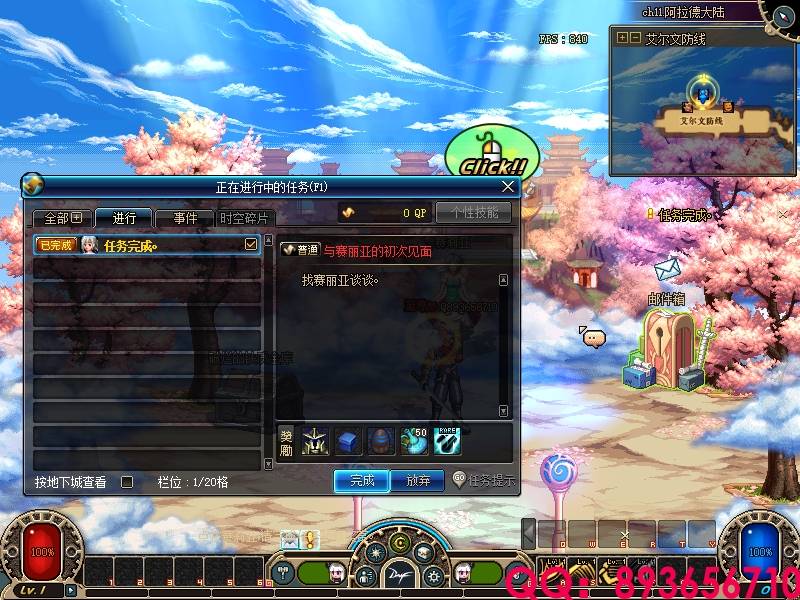The image size is (800, 600).
Task: Close the quest window with the X
Action: (x=508, y=186)
